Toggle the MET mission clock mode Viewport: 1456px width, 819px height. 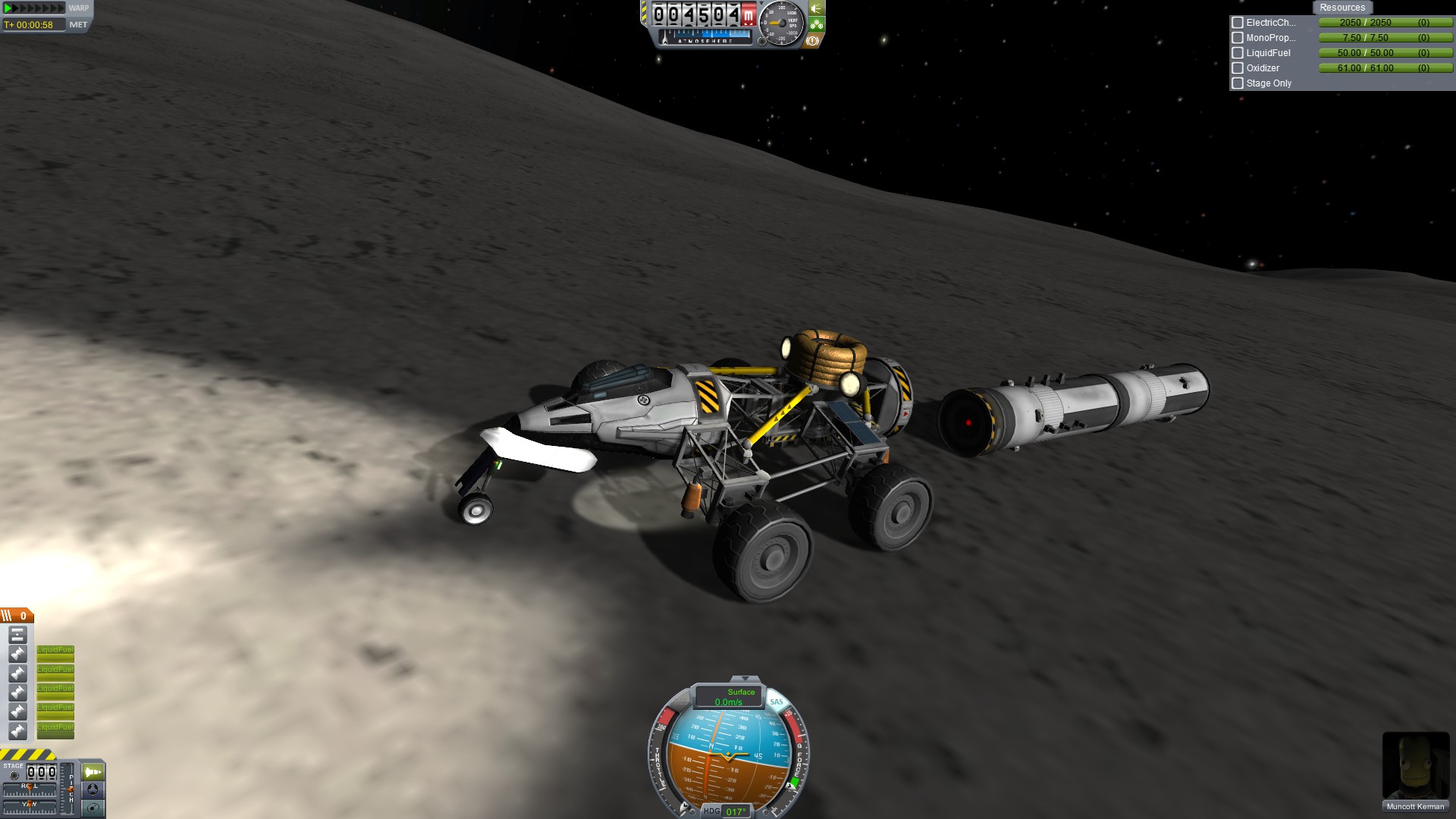pyautogui.click(x=78, y=25)
